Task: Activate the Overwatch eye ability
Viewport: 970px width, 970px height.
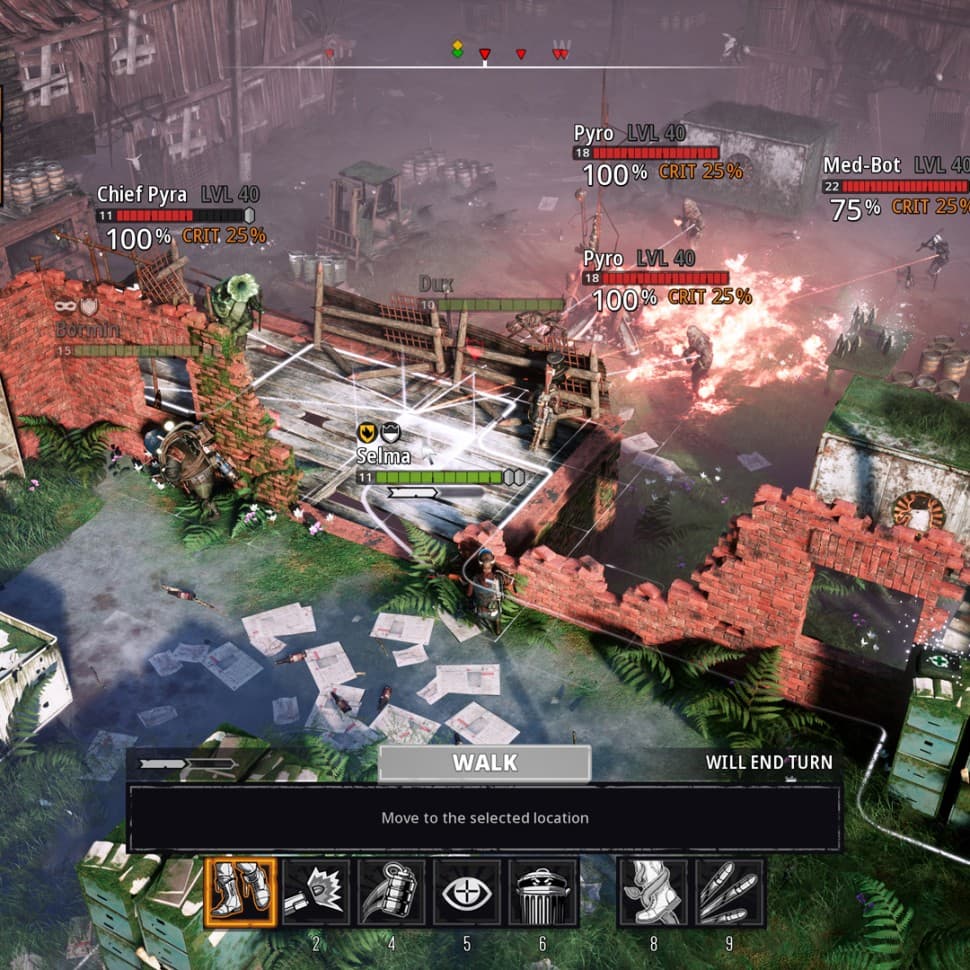Action: click(x=468, y=892)
